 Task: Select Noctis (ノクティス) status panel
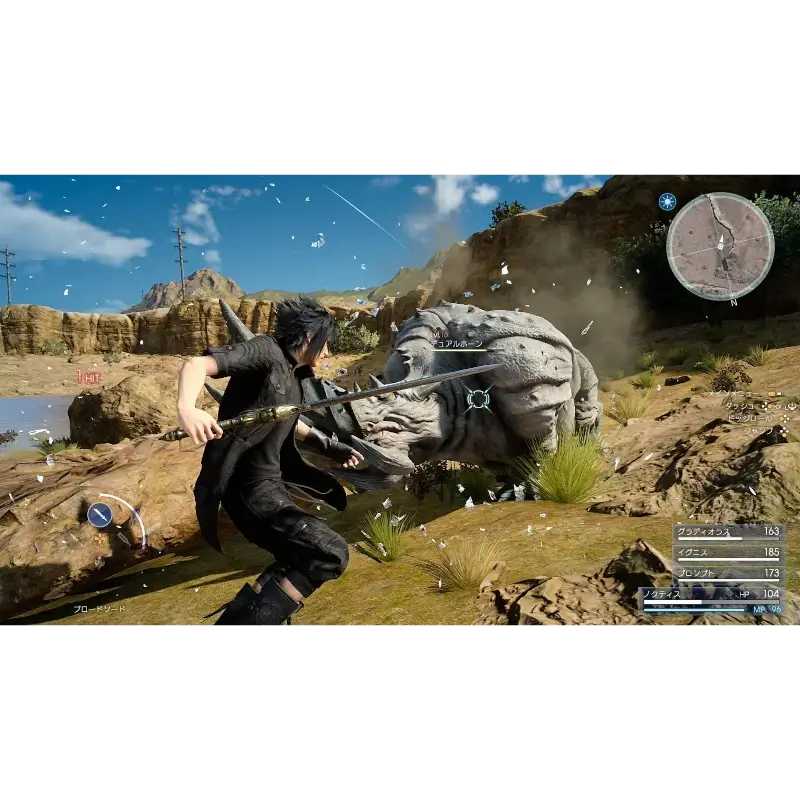[x=712, y=600]
